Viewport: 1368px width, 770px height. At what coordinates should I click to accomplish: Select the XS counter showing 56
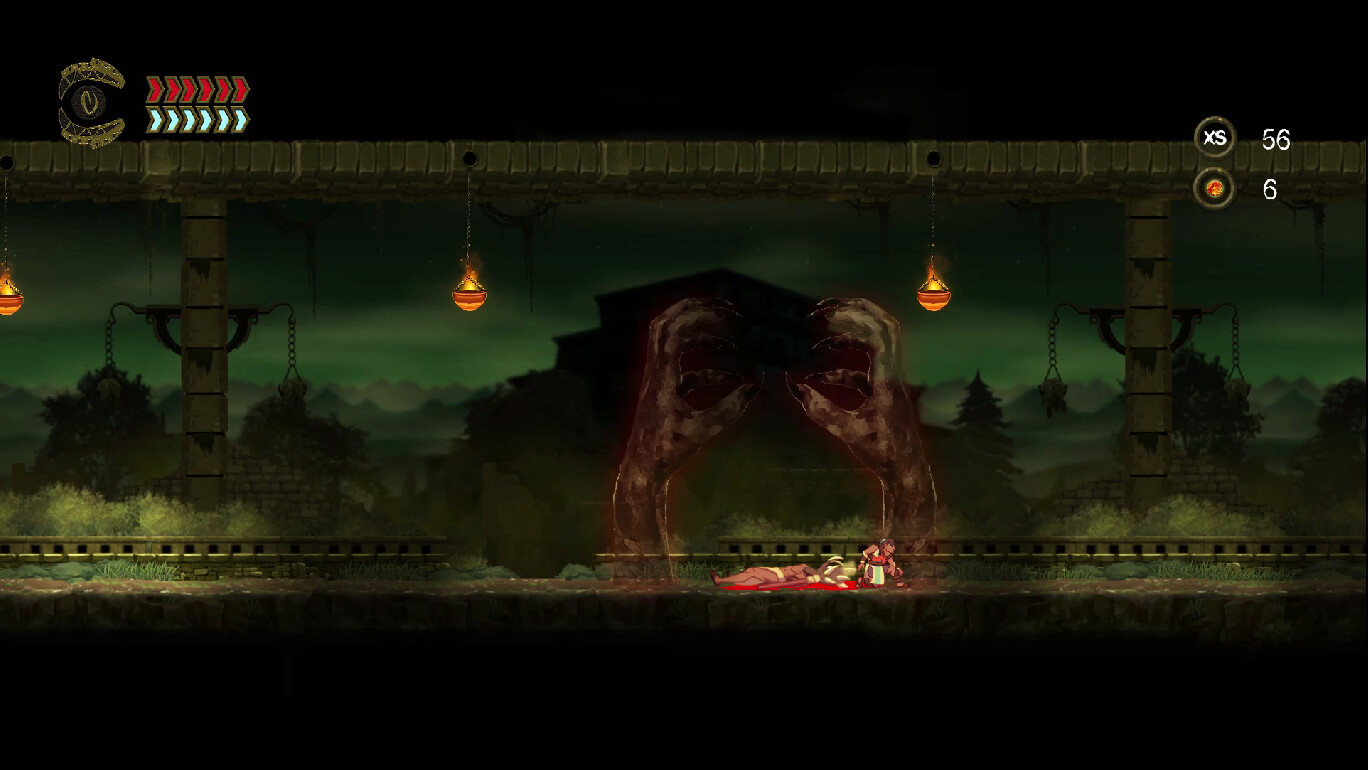point(1277,140)
